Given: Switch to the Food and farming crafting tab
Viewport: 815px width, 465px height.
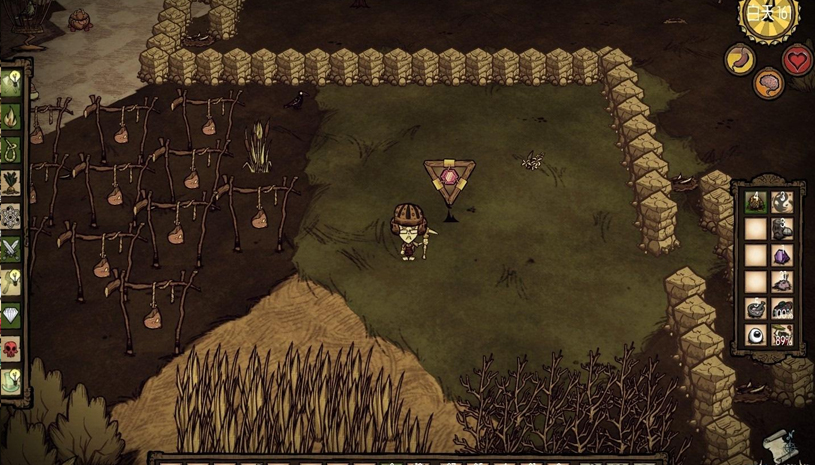Looking at the screenshot, I should [11, 183].
